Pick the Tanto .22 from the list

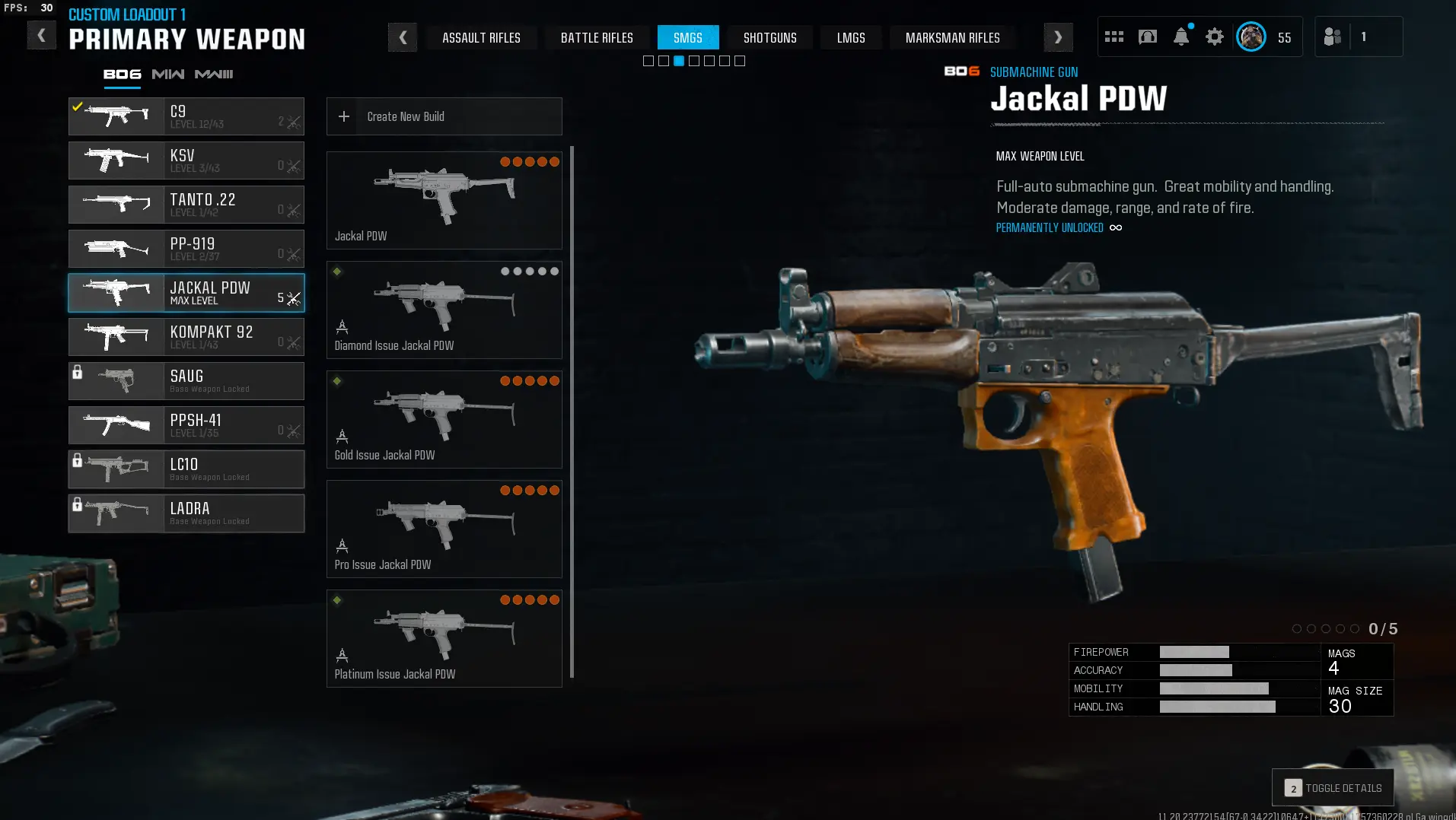tap(186, 205)
